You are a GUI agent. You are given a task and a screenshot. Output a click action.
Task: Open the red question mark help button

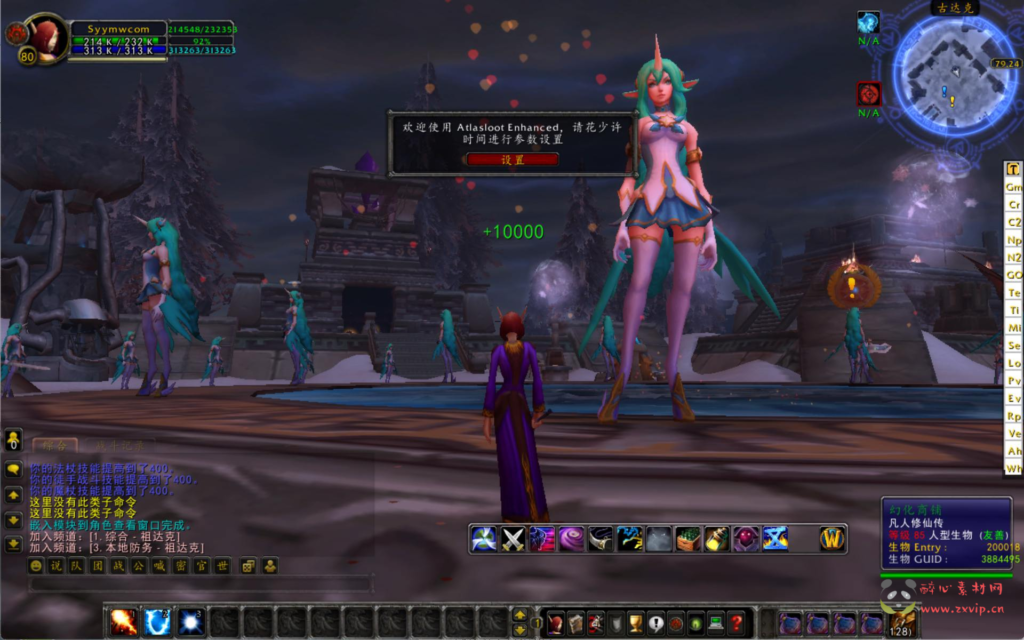(736, 622)
